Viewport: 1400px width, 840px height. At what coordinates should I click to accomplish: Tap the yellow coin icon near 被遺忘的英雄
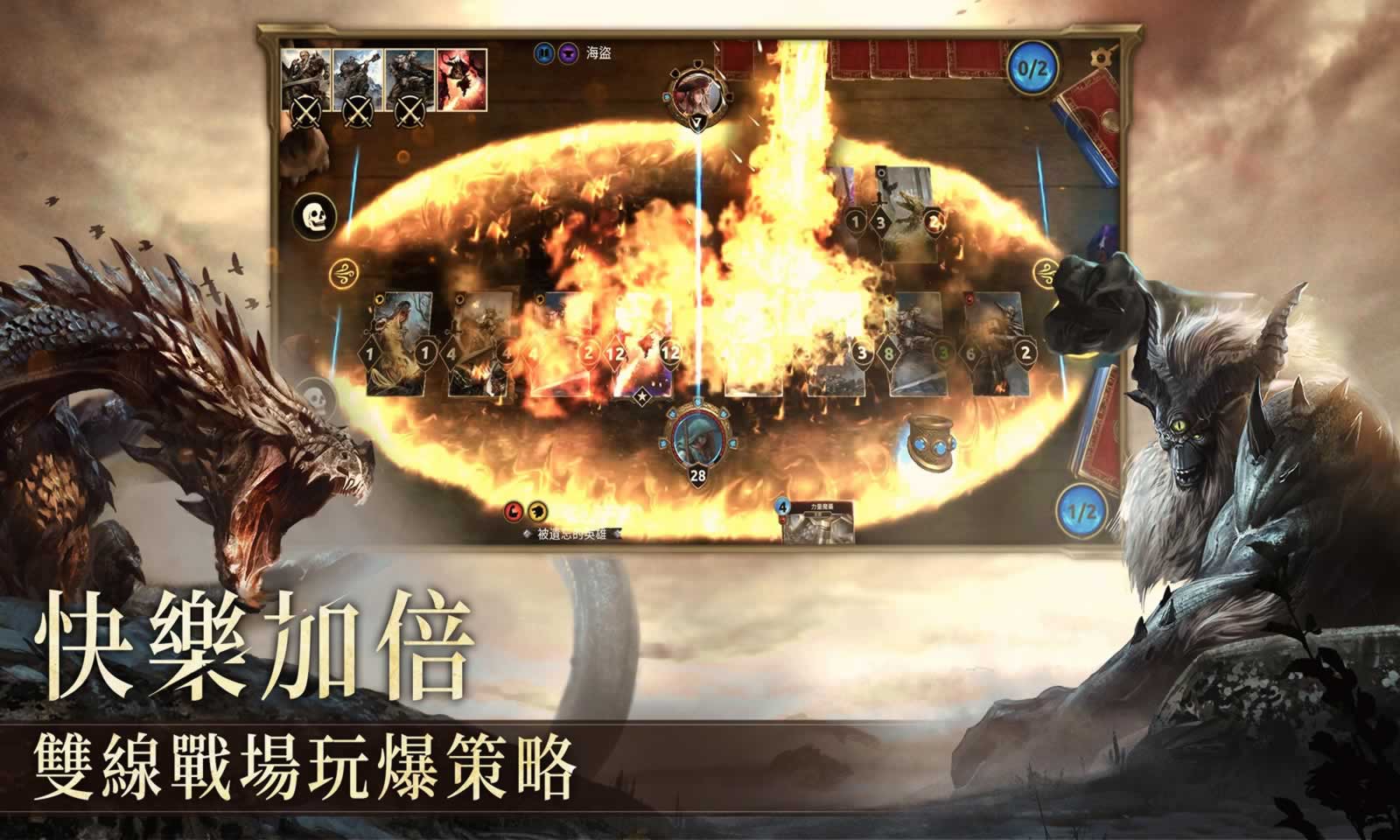[535, 512]
